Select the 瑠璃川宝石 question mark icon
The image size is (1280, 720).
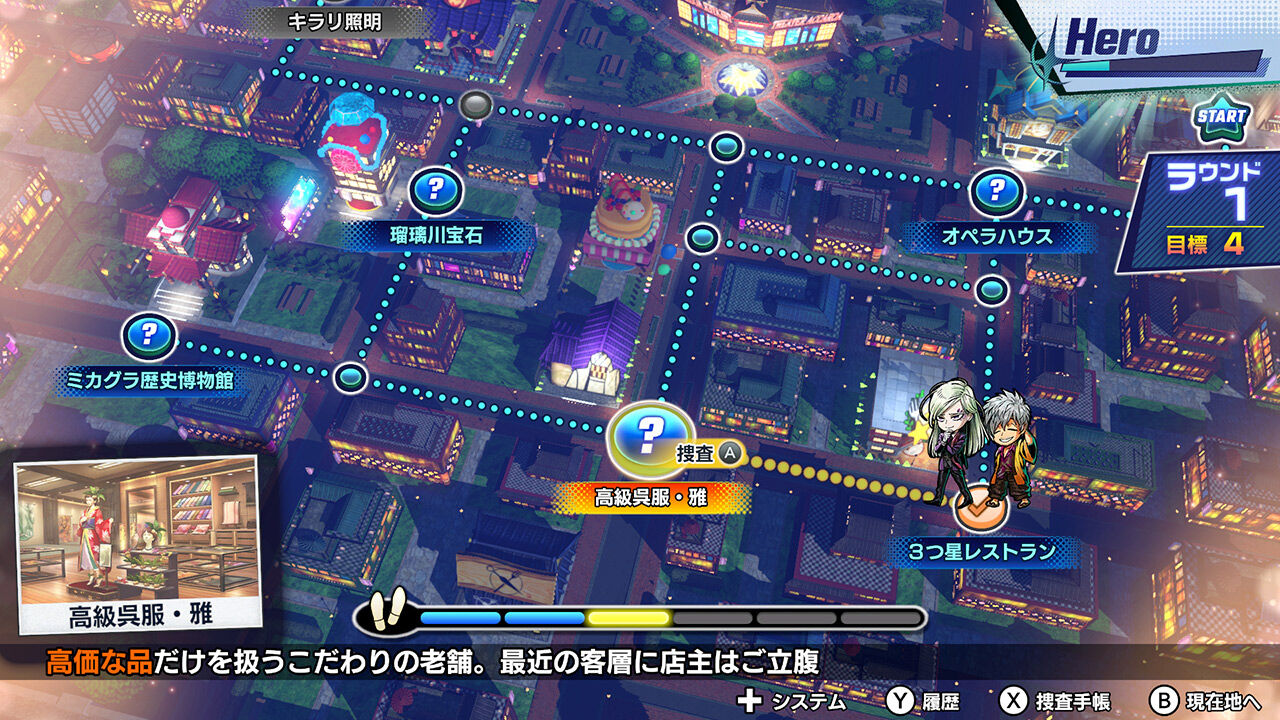click(434, 186)
